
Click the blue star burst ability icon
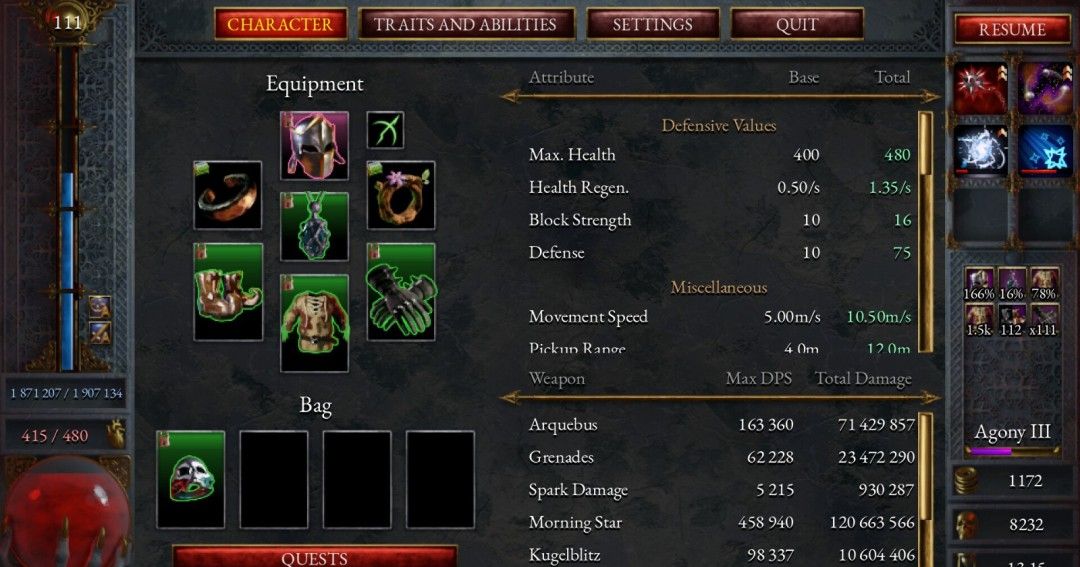(x=1045, y=151)
